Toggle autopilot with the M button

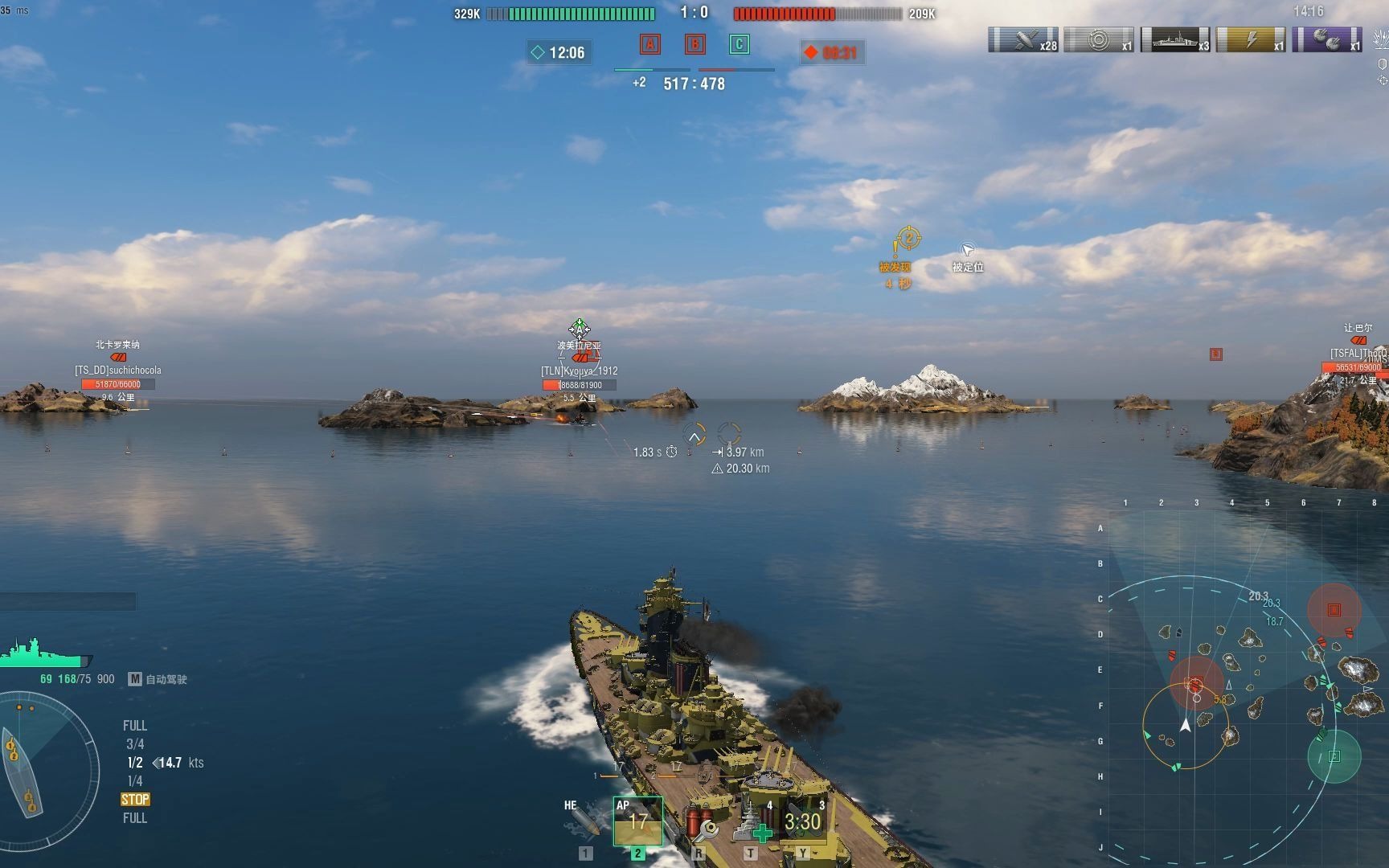click(x=135, y=679)
